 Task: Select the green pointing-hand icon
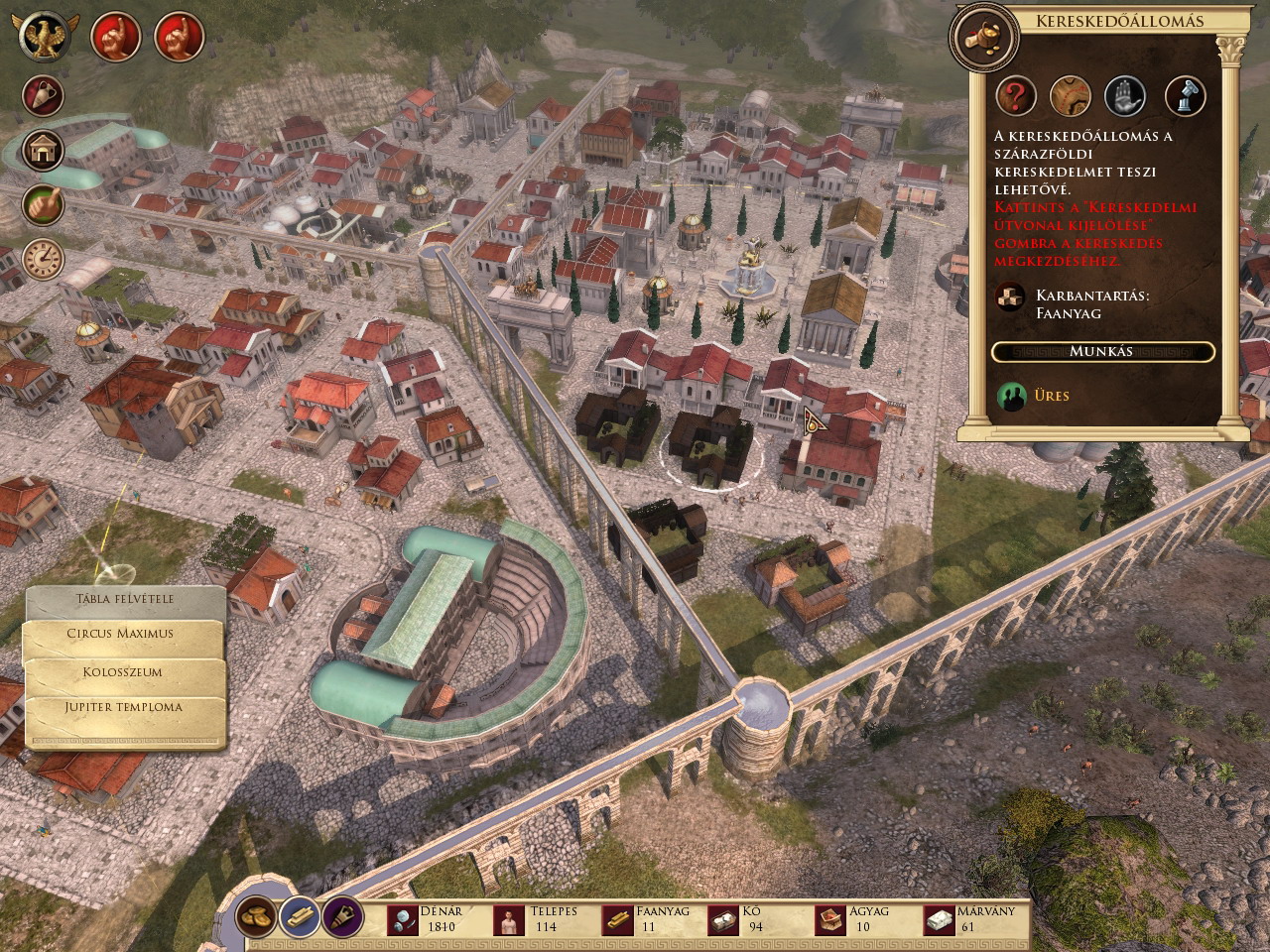(x=43, y=205)
